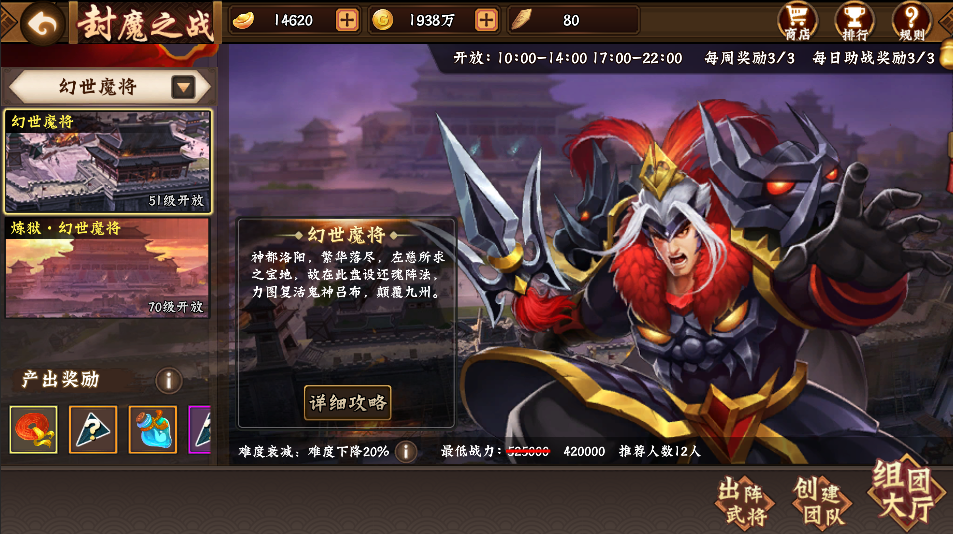Show info about 难度衰减 difficulty decay
This screenshot has height=534, width=953.
[x=406, y=451]
